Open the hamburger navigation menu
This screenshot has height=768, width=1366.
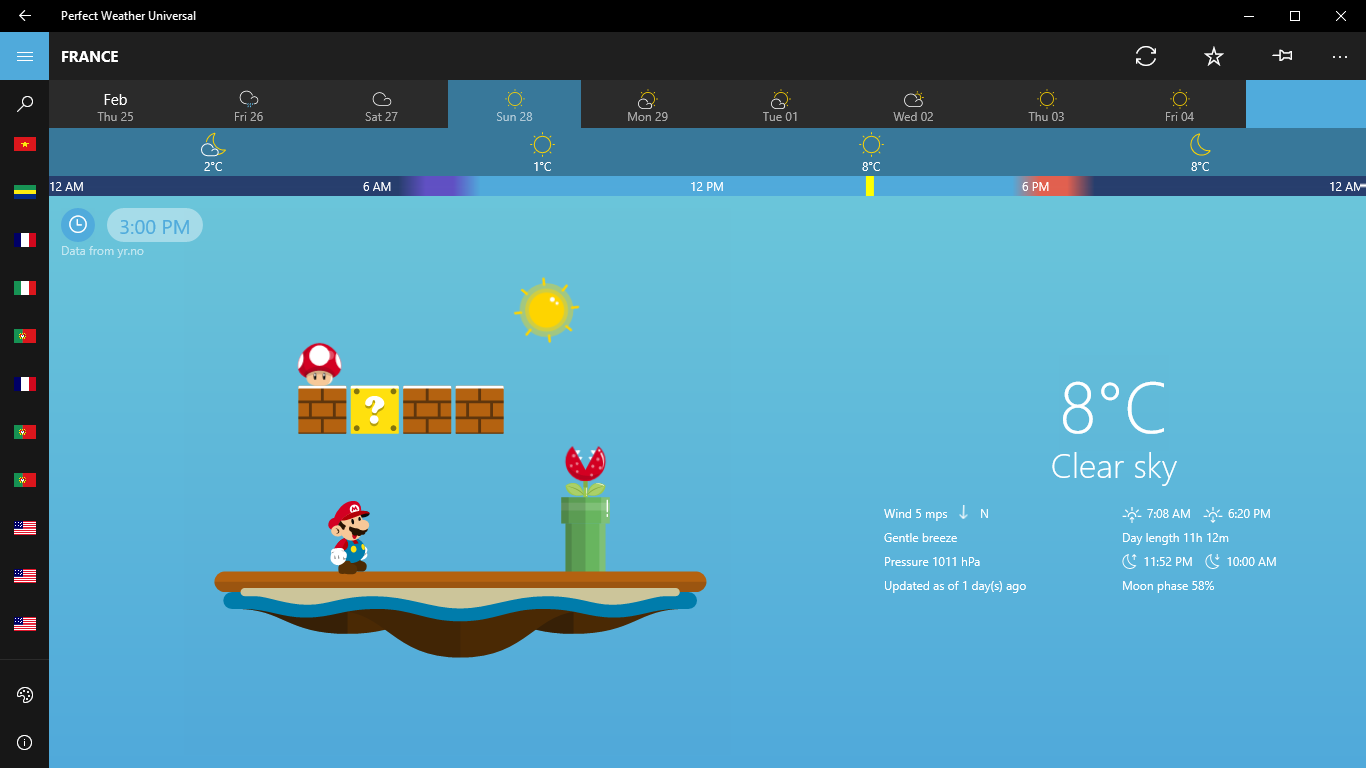point(24,55)
